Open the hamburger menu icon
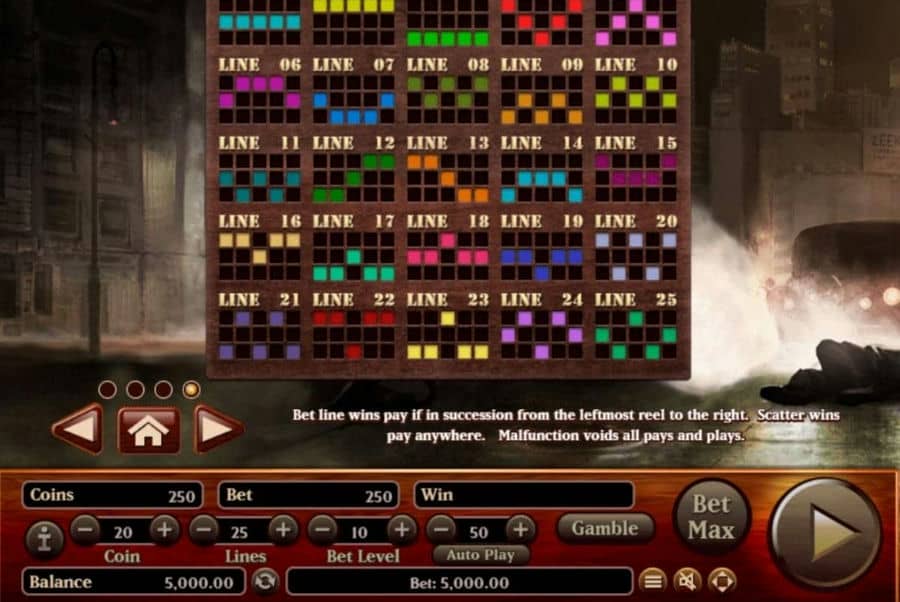Viewport: 900px width, 602px height. (x=652, y=581)
